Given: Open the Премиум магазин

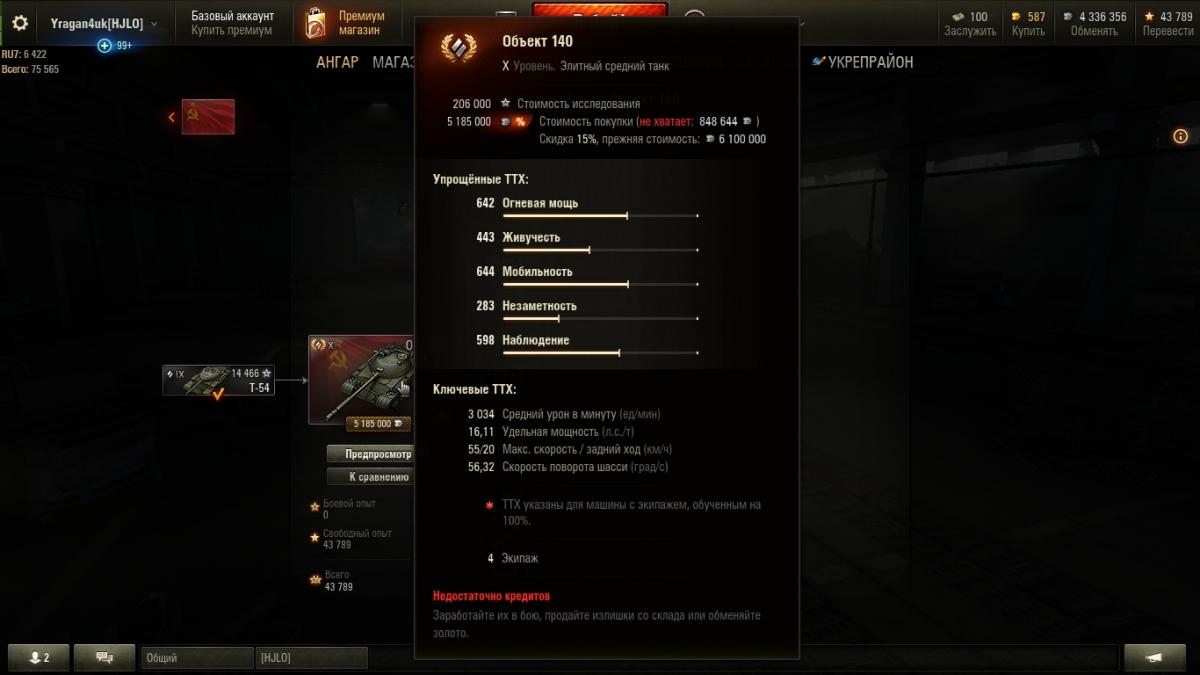Looking at the screenshot, I should tap(346, 23).
